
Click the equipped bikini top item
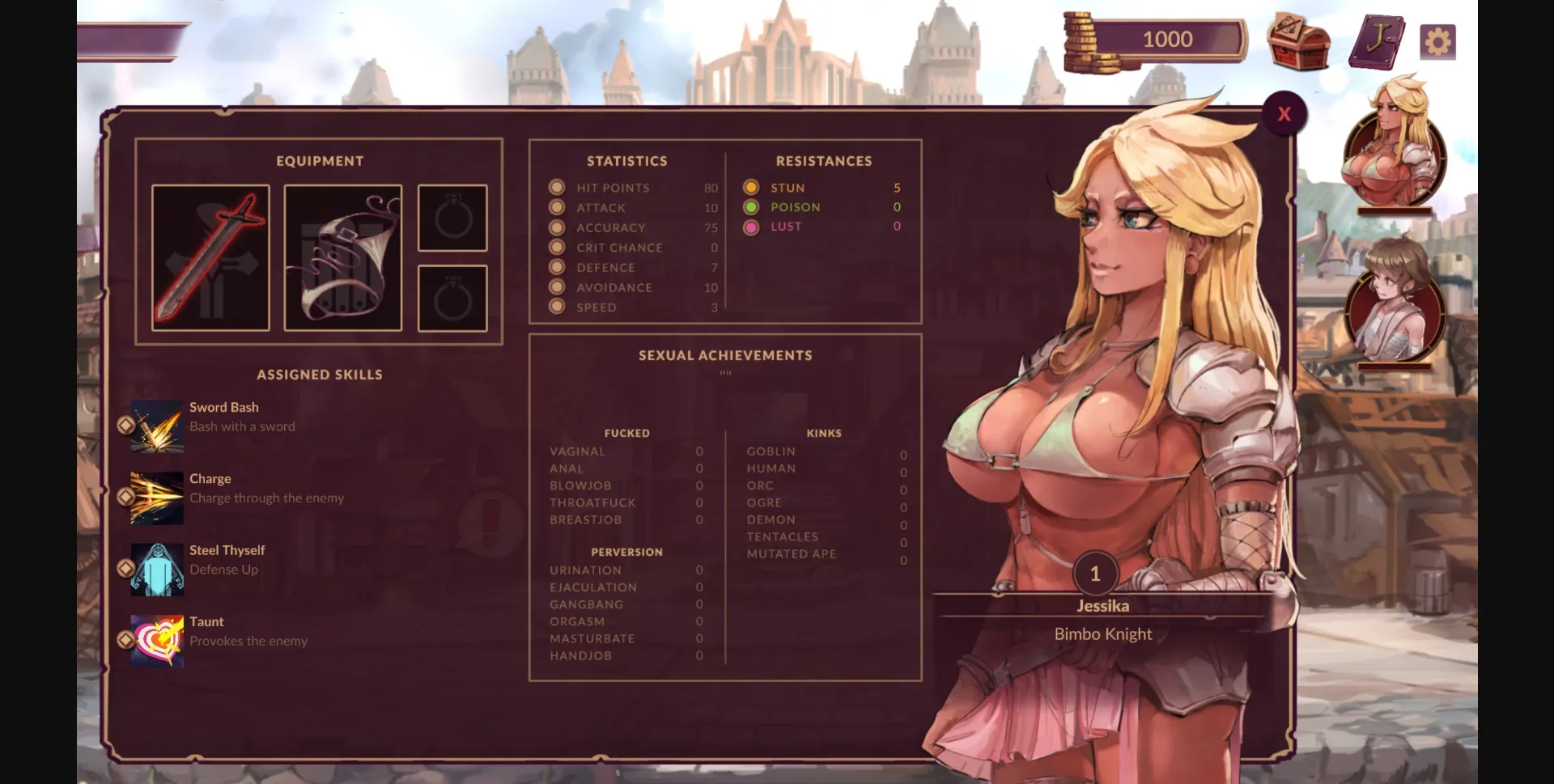[342, 257]
